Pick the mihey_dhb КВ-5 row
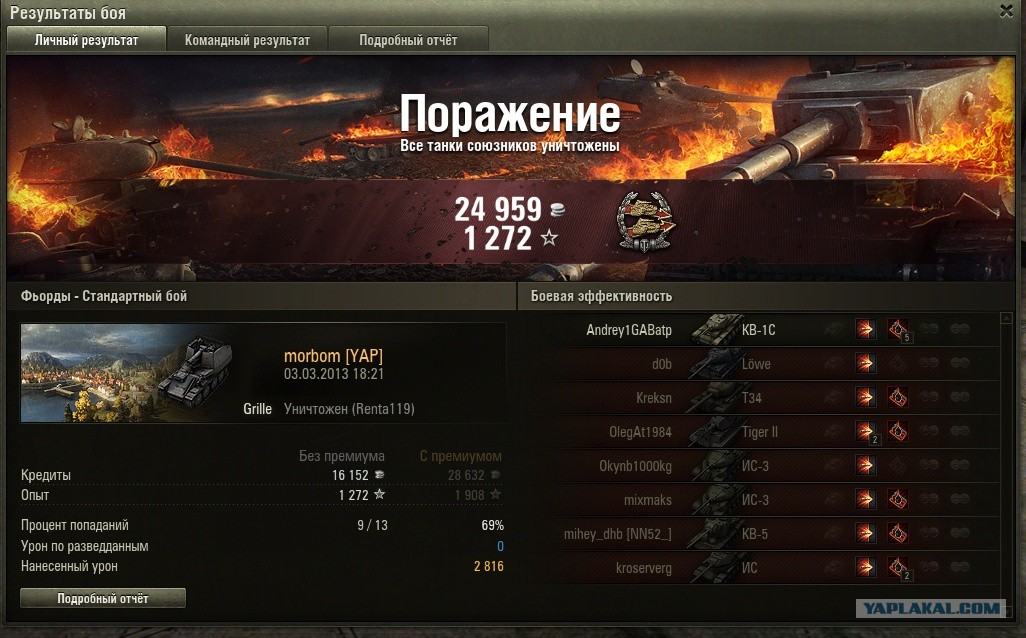This screenshot has height=638, width=1026. pyautogui.click(x=760, y=534)
